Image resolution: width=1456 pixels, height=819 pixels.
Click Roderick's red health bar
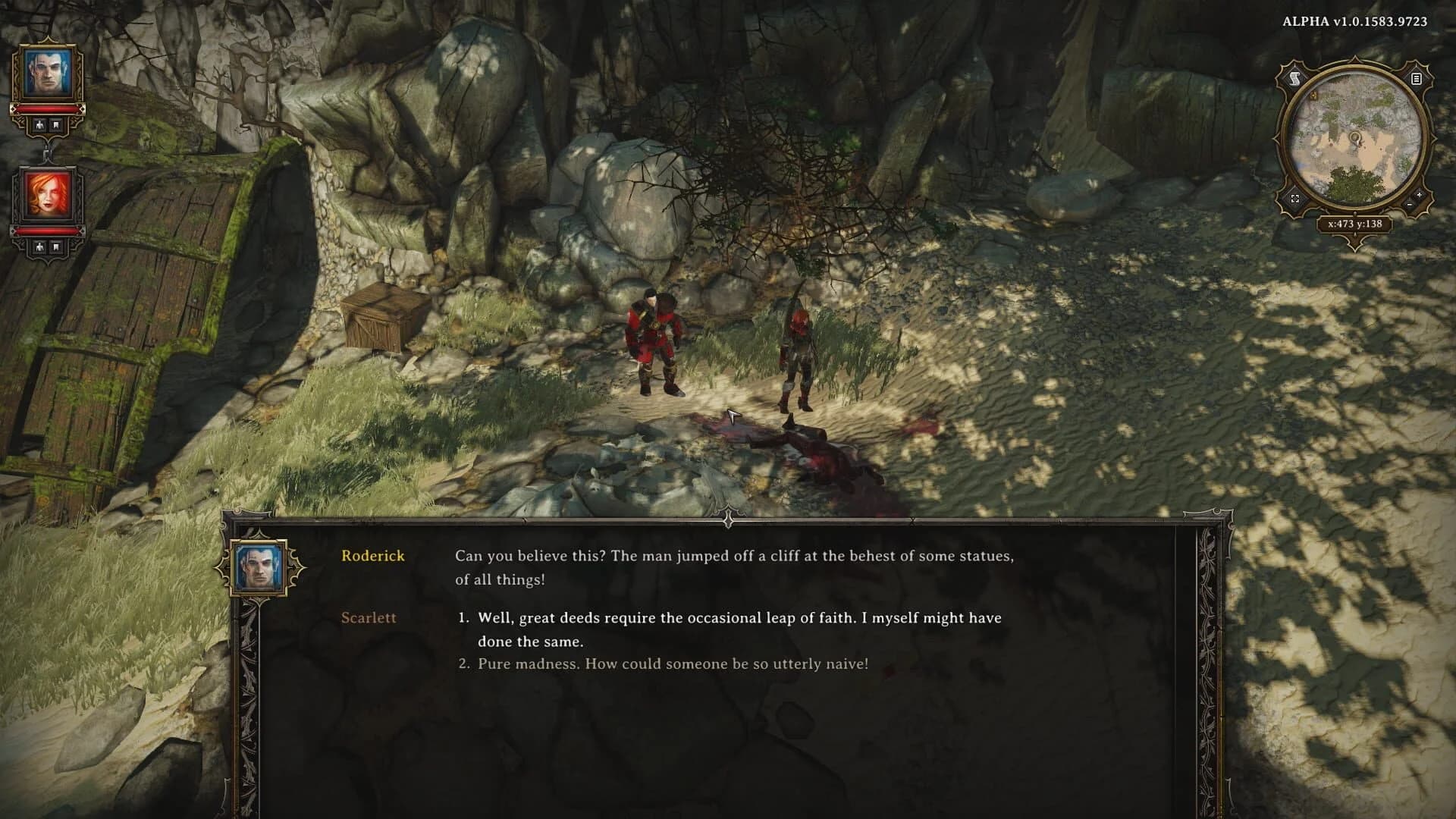pyautogui.click(x=49, y=109)
